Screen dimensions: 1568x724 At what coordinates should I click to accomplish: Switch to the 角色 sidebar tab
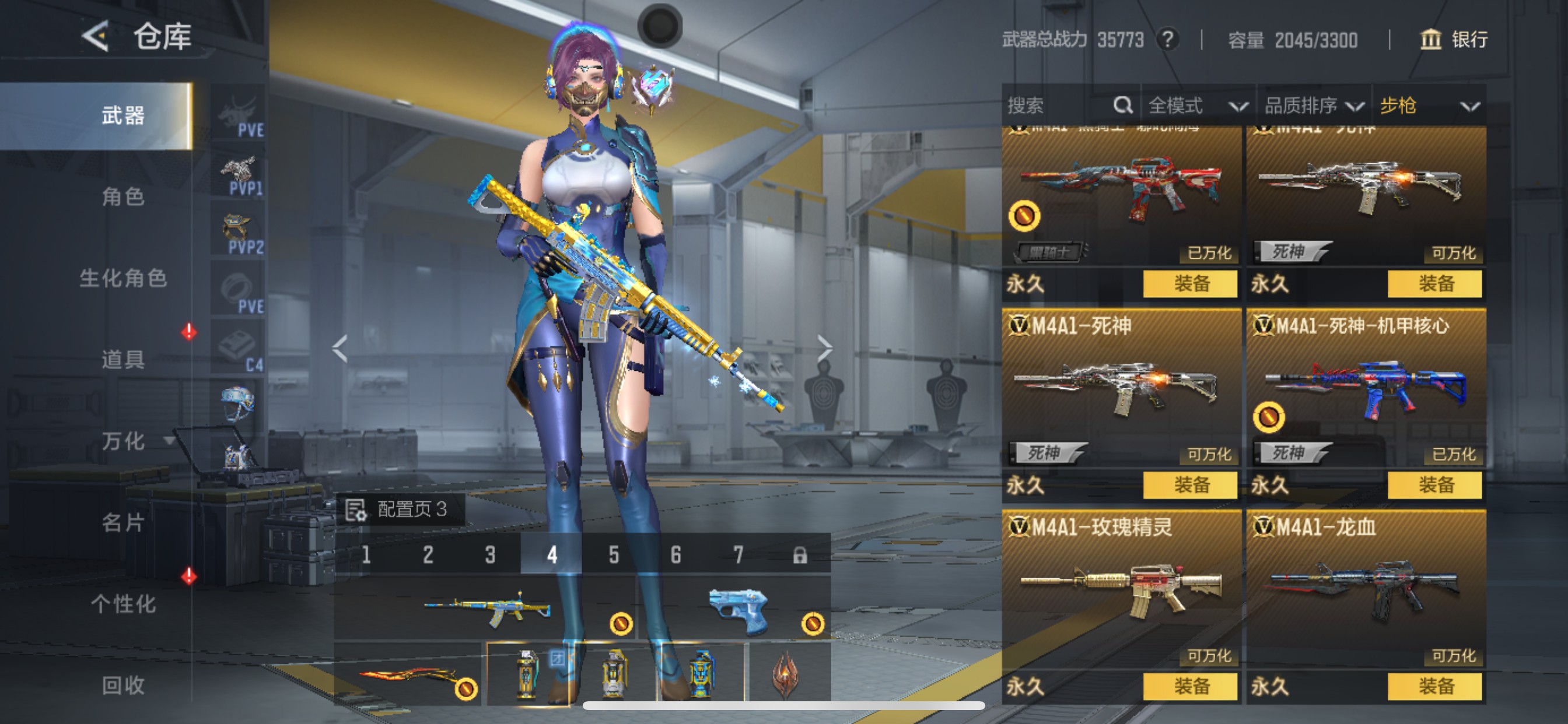(x=124, y=198)
